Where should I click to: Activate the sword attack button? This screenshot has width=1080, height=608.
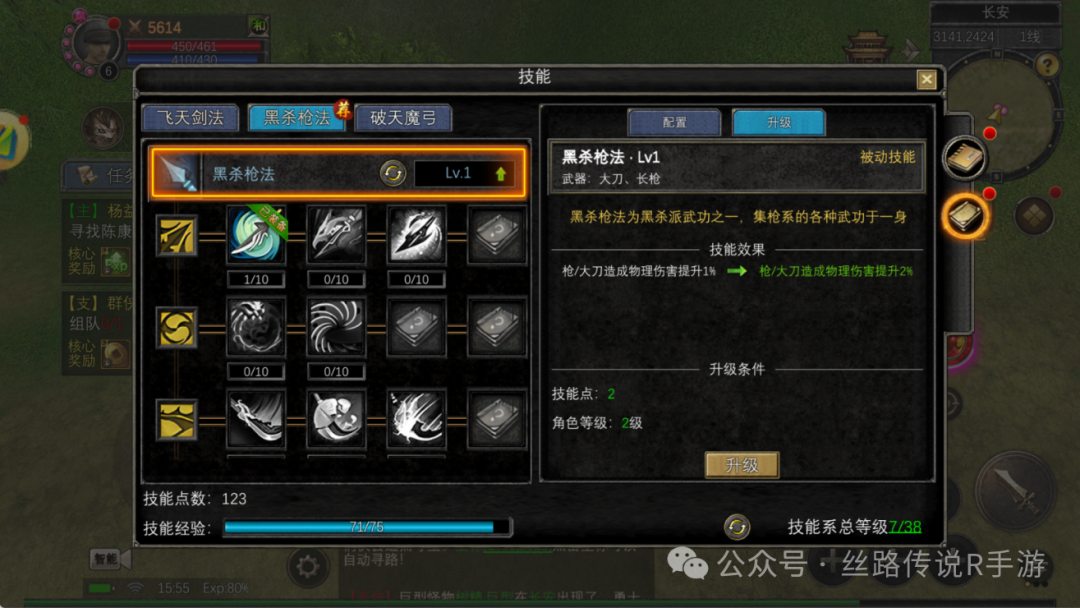click(x=1014, y=492)
